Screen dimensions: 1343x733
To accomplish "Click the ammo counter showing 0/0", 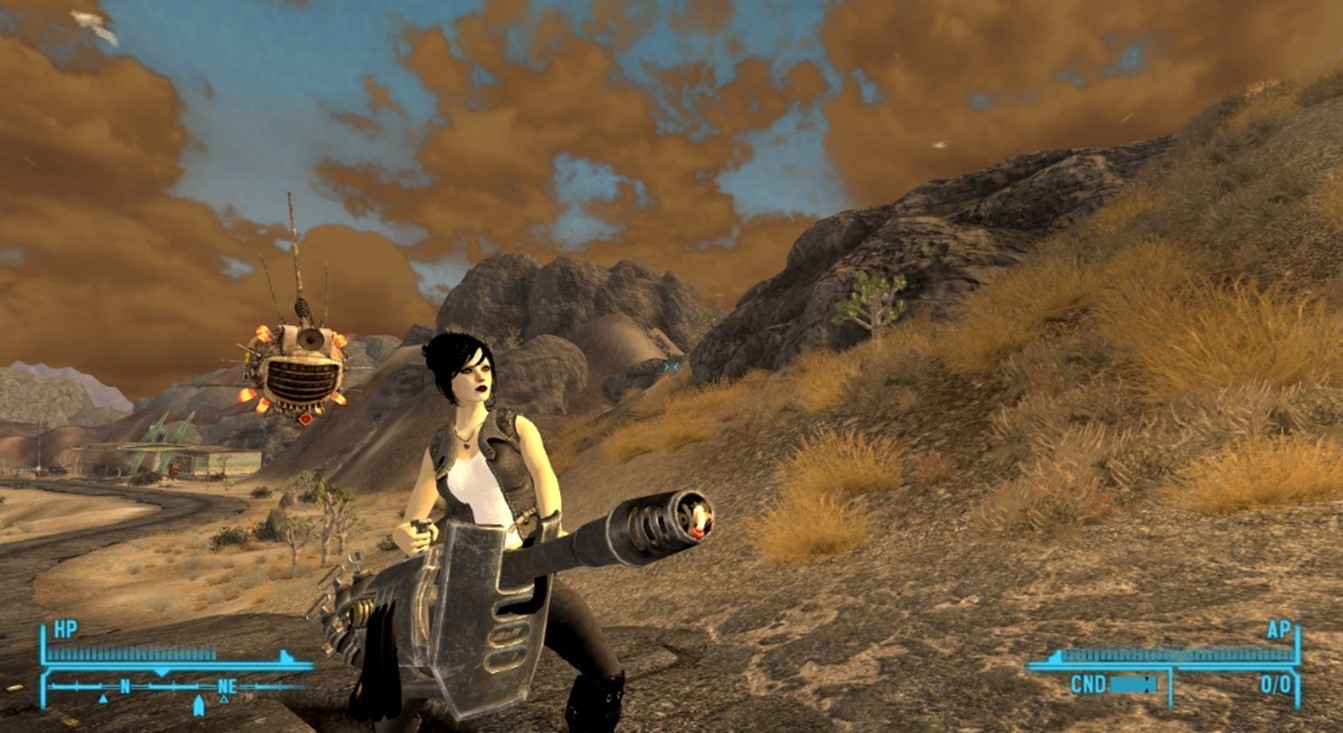I will coord(1275,683).
